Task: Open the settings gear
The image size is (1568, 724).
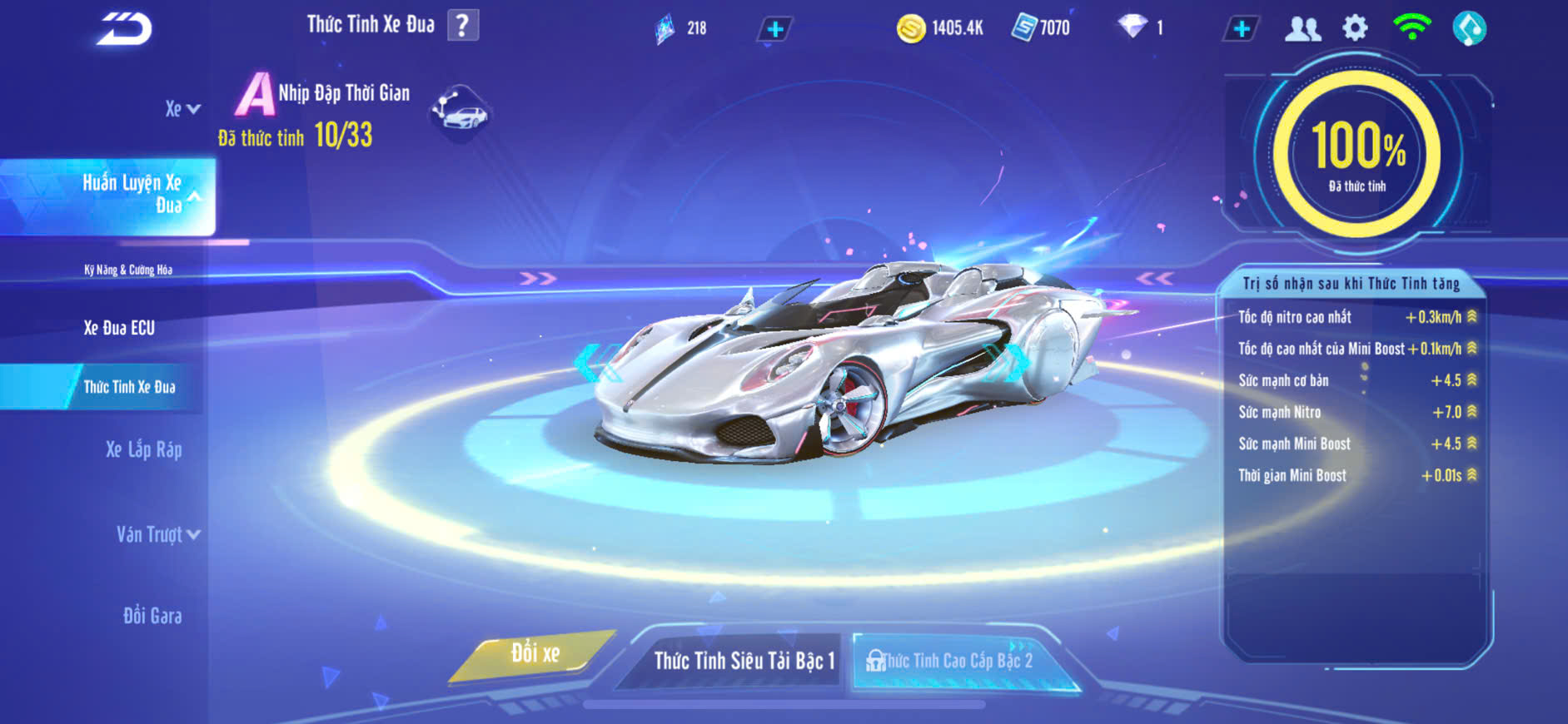Action: coord(1355,29)
